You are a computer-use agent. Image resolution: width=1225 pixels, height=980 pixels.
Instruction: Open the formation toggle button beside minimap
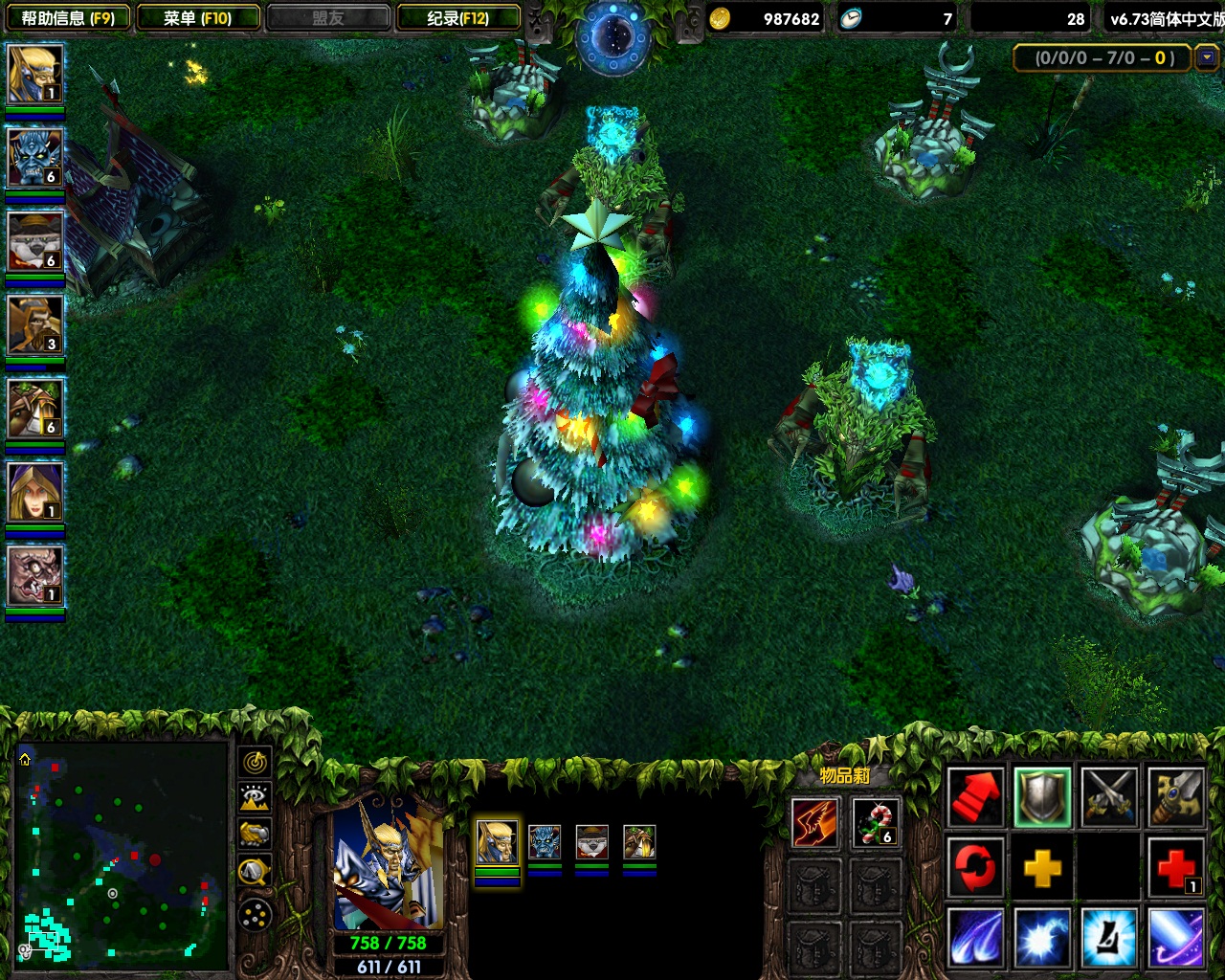click(255, 916)
